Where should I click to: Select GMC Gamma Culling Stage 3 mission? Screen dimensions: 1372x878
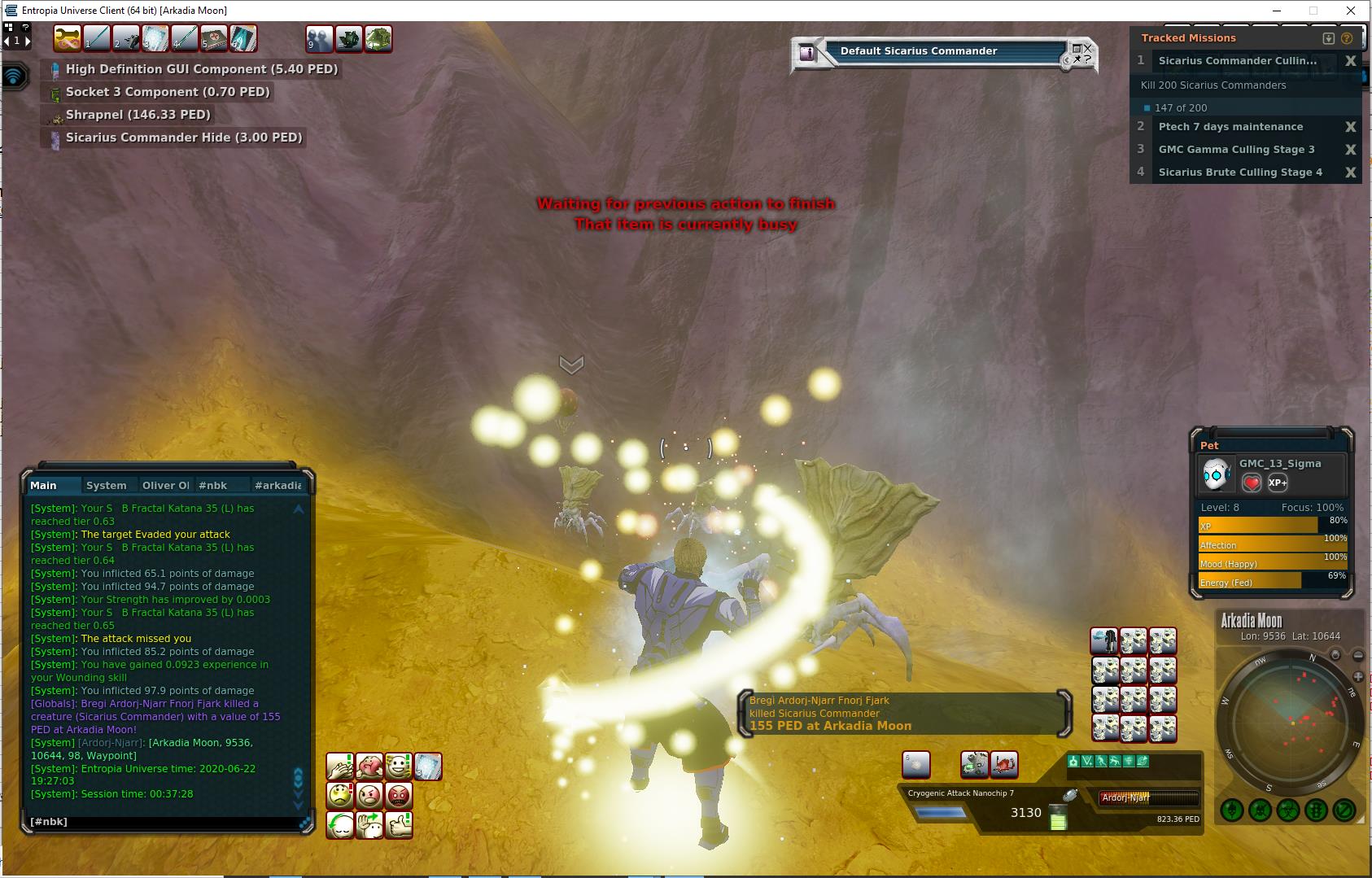[1236, 150]
